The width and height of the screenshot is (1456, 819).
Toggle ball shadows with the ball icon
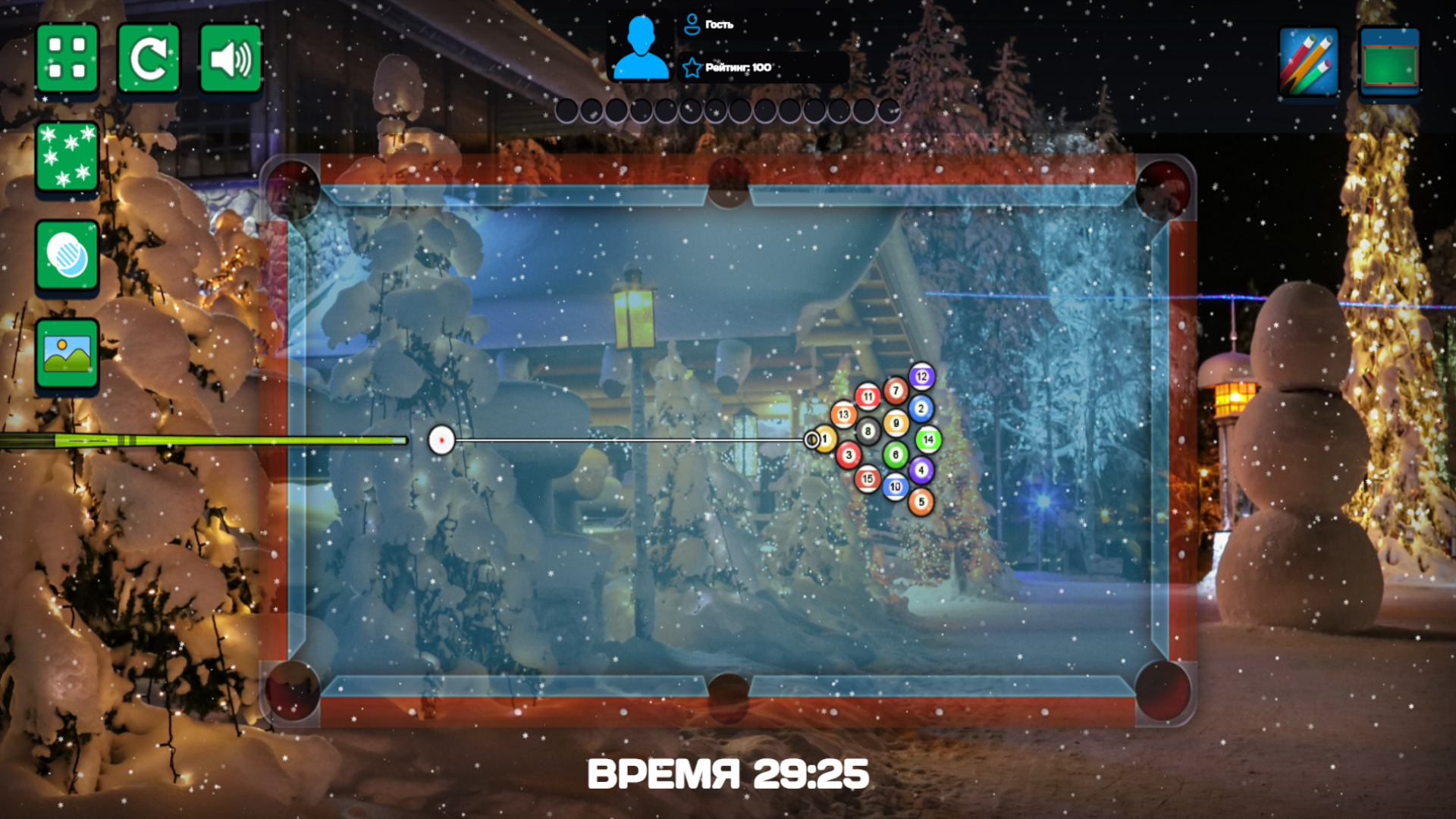click(67, 257)
